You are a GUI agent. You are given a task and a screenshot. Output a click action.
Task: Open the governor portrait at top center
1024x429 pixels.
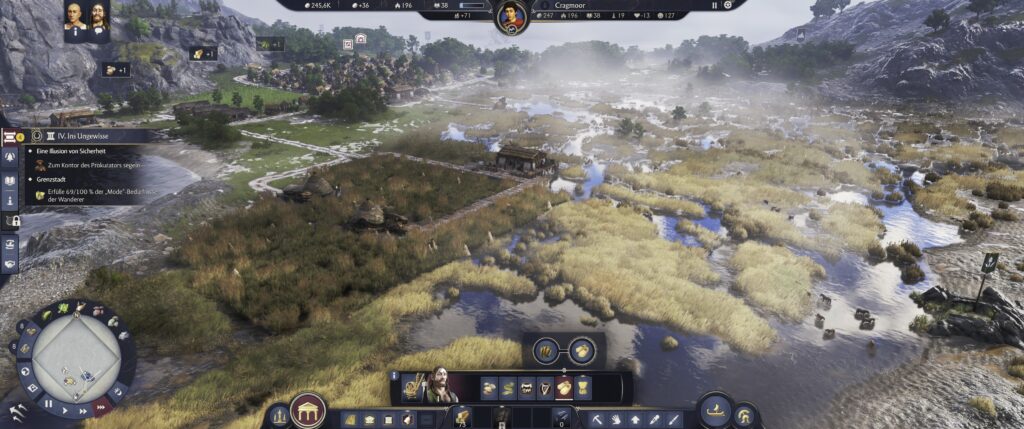pos(512,17)
